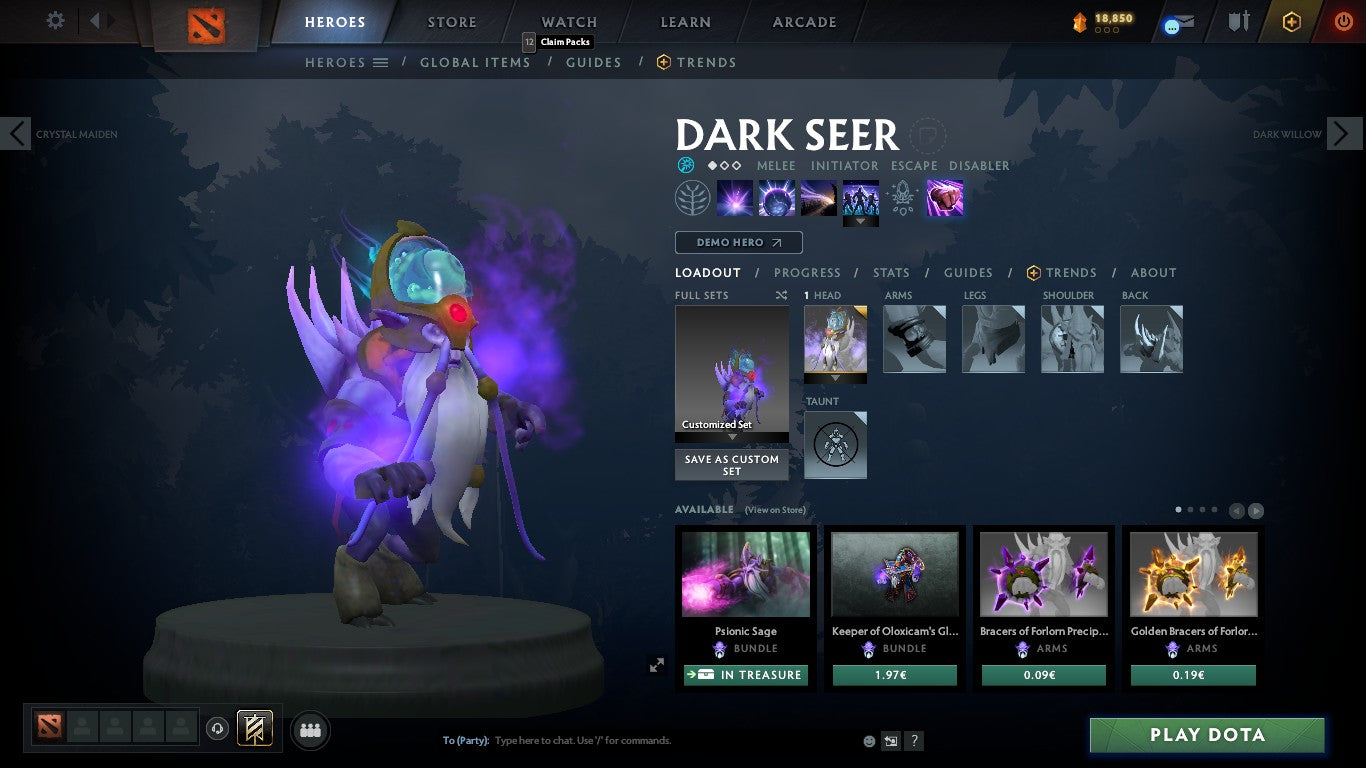Expand the loadout preview fullscreen toggle
The image size is (1366, 768).
pos(657,664)
